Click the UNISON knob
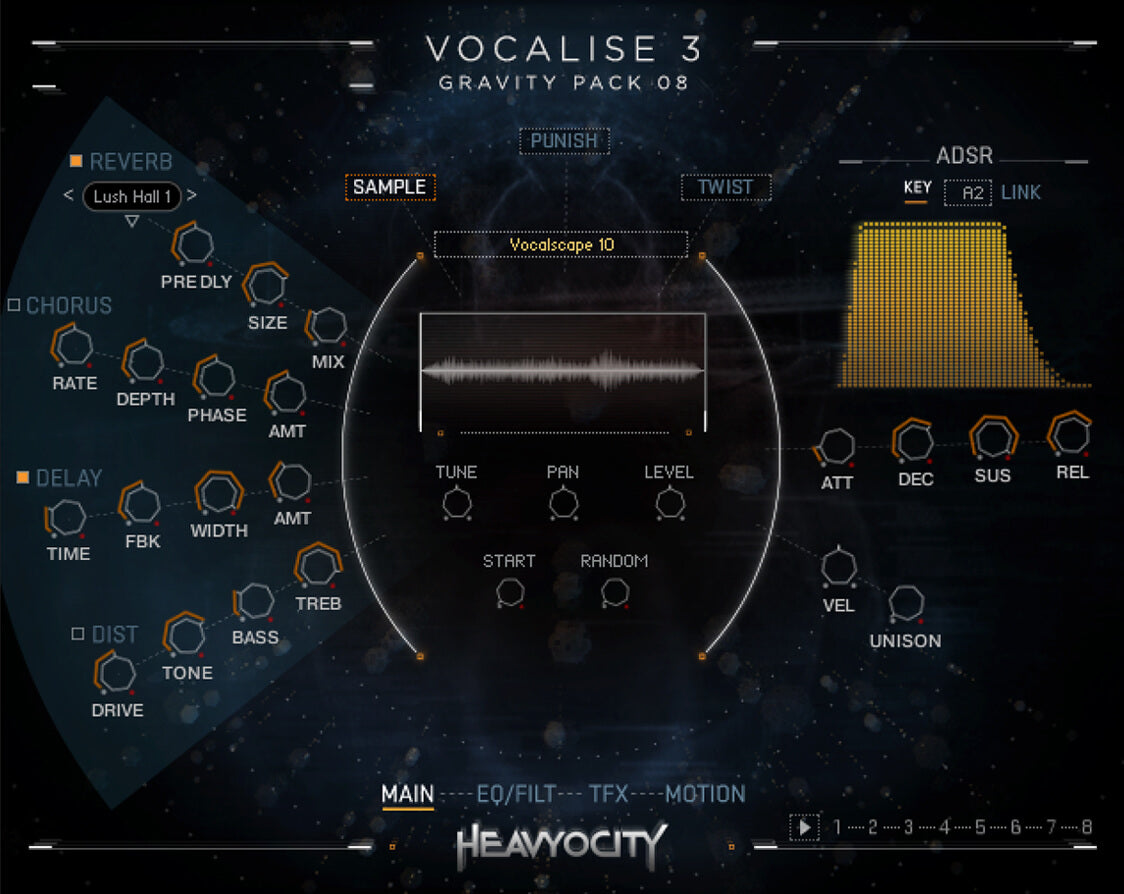1124x894 pixels. pos(906,604)
